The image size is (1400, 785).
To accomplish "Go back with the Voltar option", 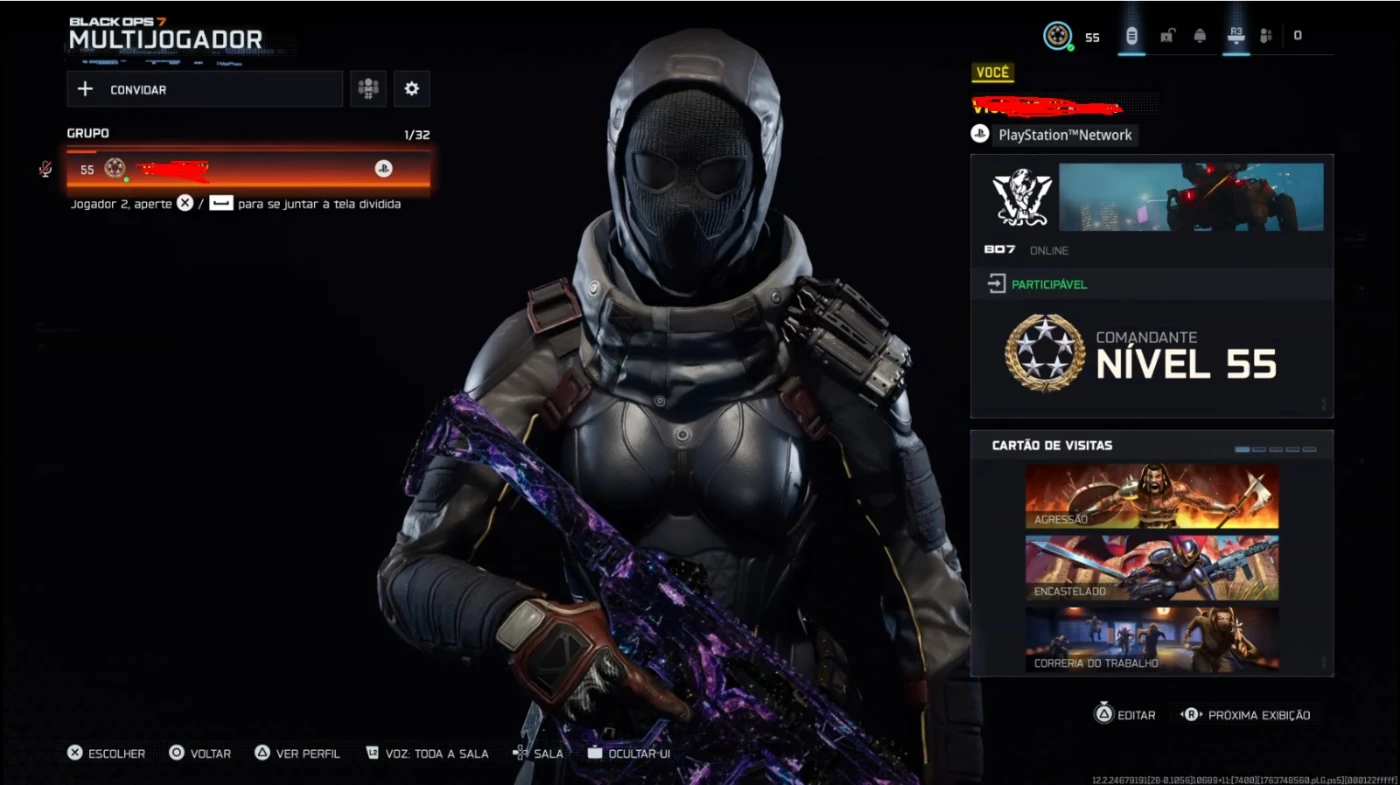I will point(200,753).
